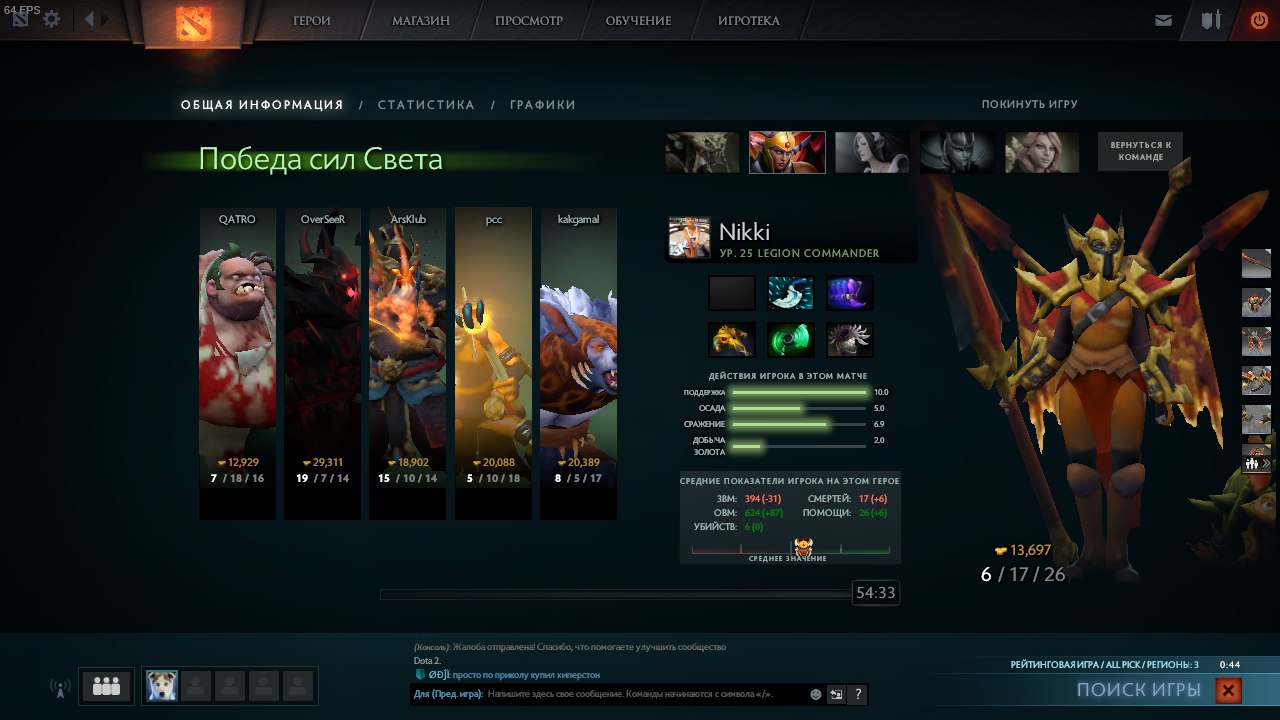Select OverSeeR's Shadow Fiend card
The width and height of the screenshot is (1280, 720).
coord(322,362)
